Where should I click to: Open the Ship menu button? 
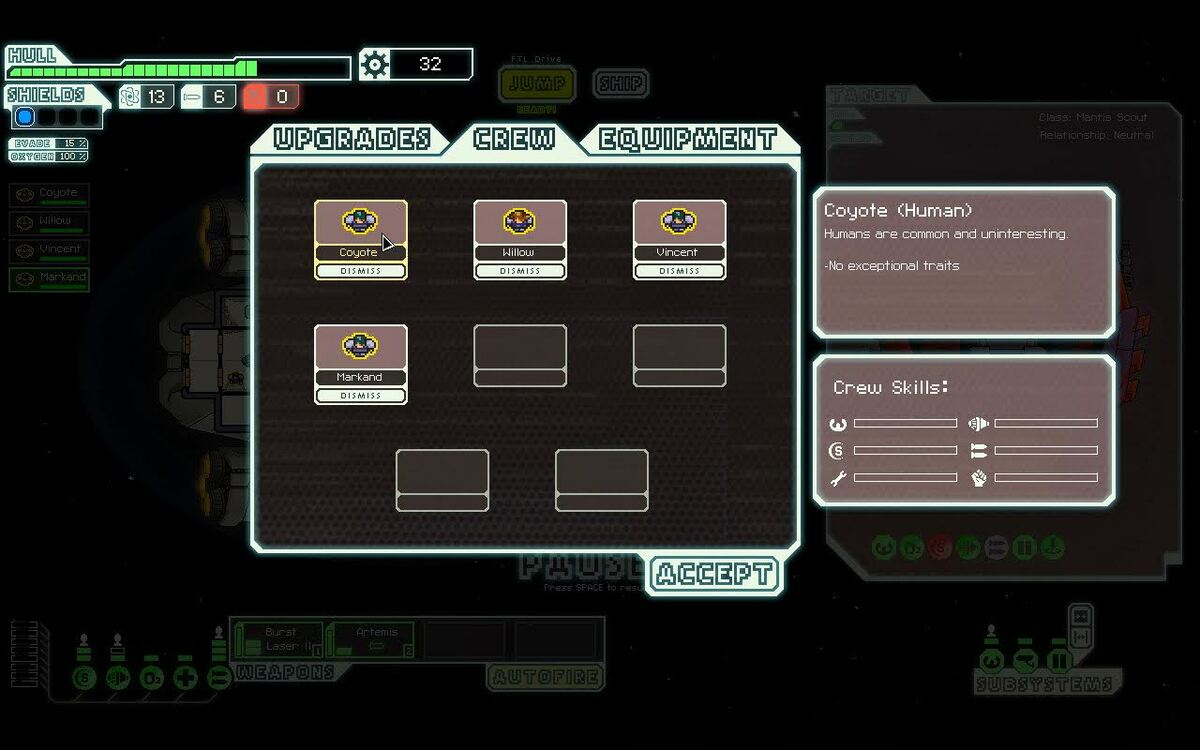[620, 83]
